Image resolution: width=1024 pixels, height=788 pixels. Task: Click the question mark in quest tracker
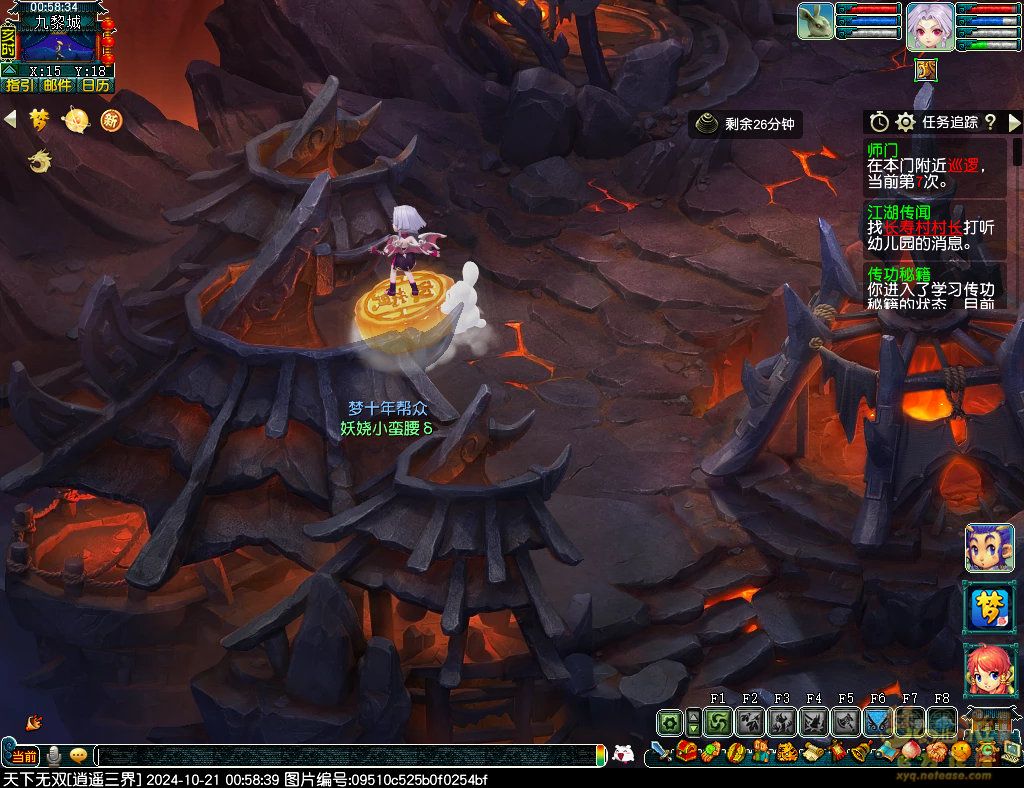[x=990, y=122]
